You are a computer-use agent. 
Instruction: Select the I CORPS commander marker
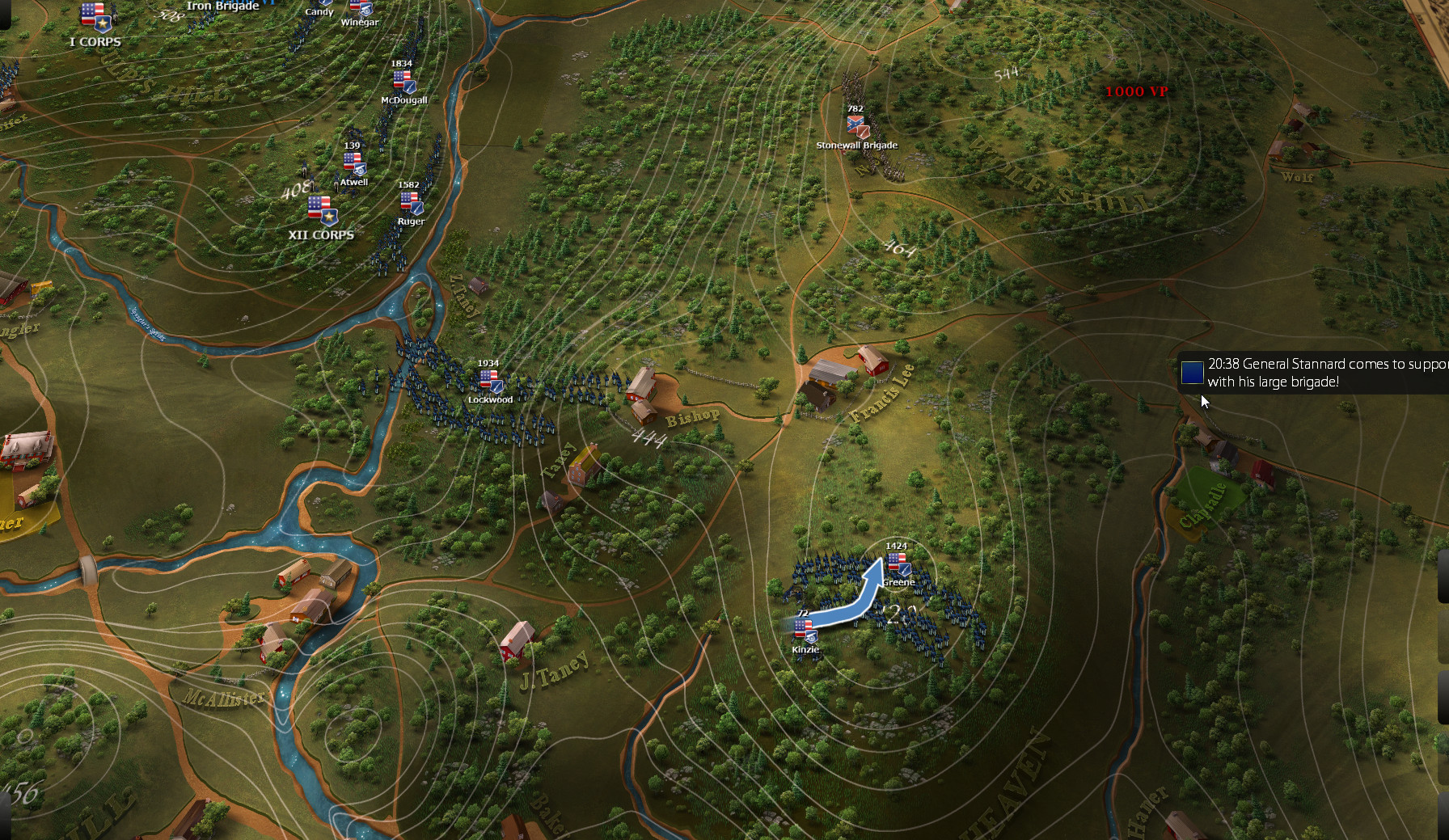[x=95, y=19]
